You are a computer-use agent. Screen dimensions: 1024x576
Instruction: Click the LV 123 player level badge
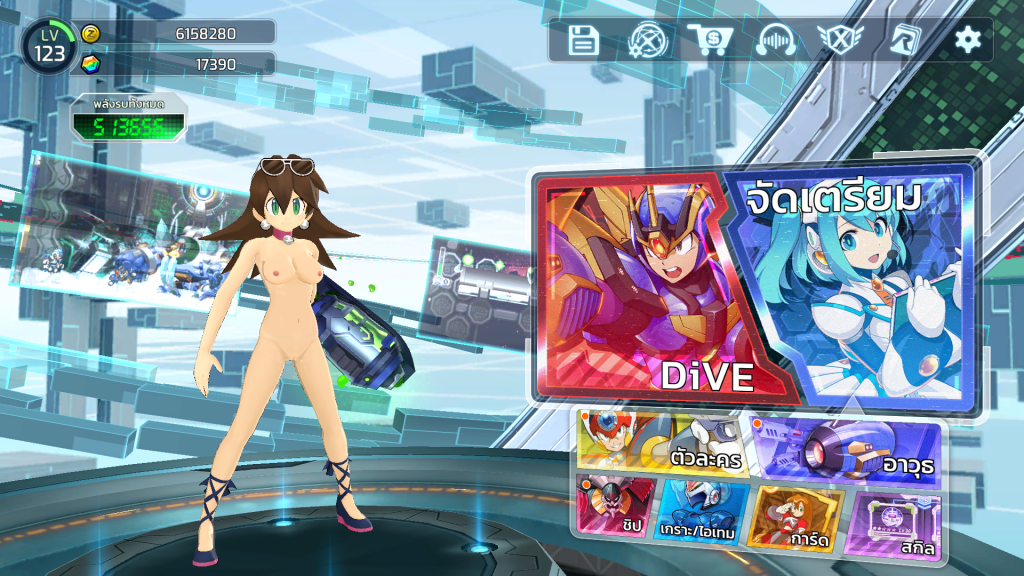tap(48, 46)
